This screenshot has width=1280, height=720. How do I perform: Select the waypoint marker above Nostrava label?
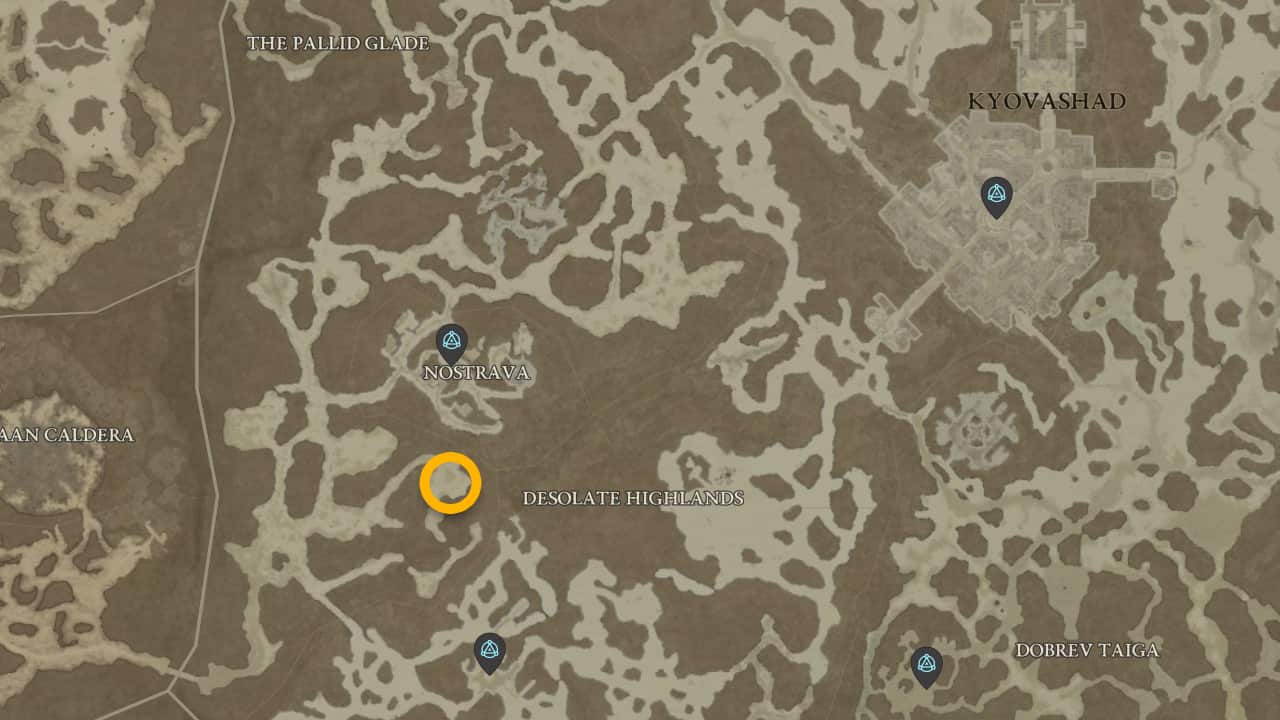pyautogui.click(x=450, y=342)
